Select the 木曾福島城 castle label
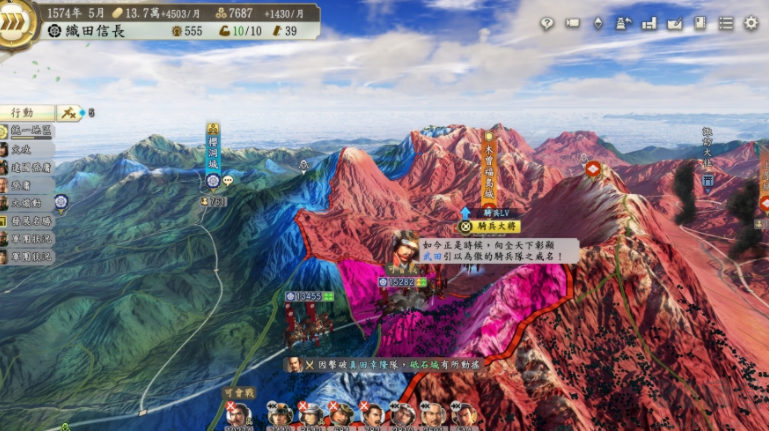The width and height of the screenshot is (769, 431). pyautogui.click(x=489, y=166)
